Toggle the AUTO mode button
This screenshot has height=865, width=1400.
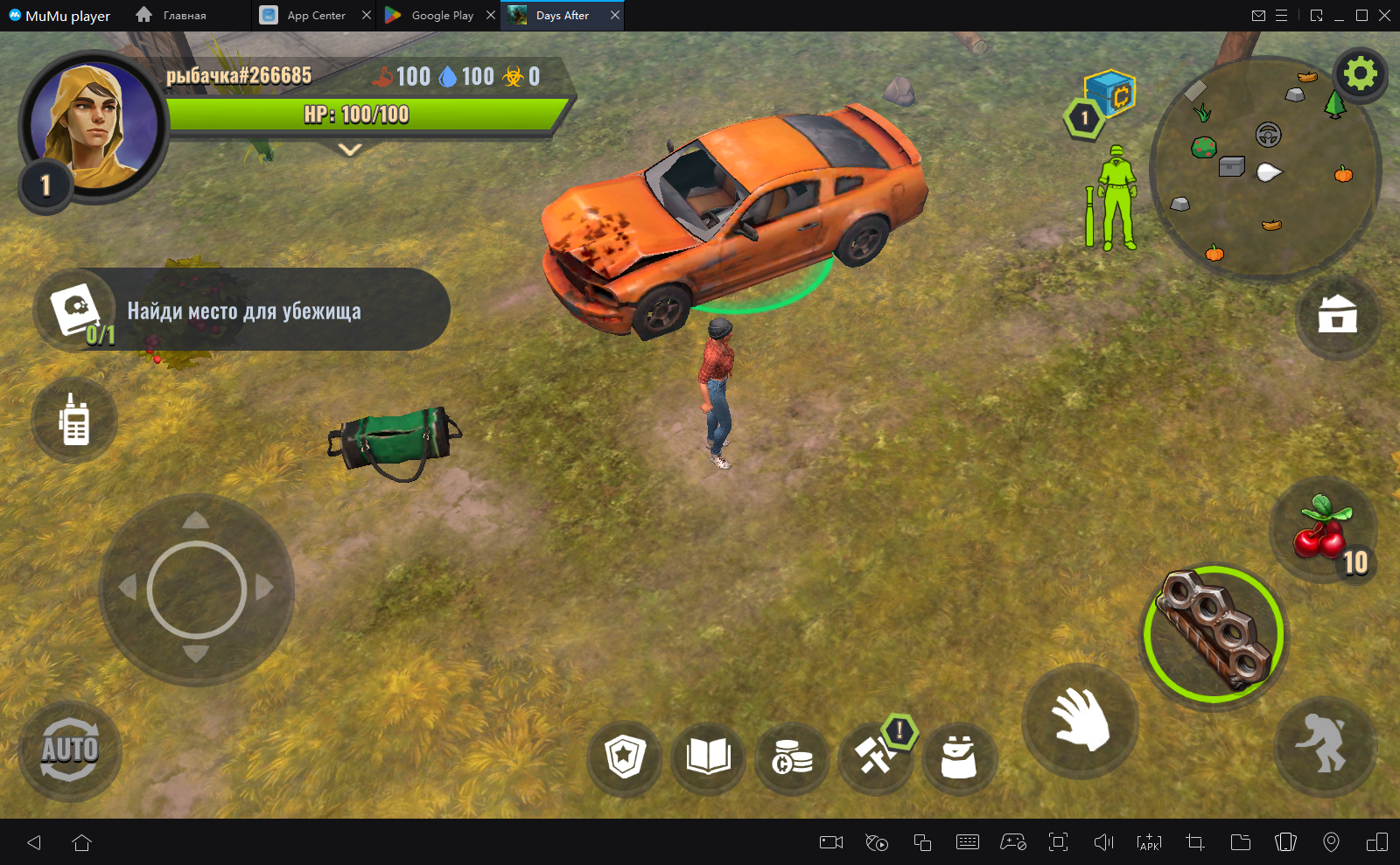coord(70,750)
